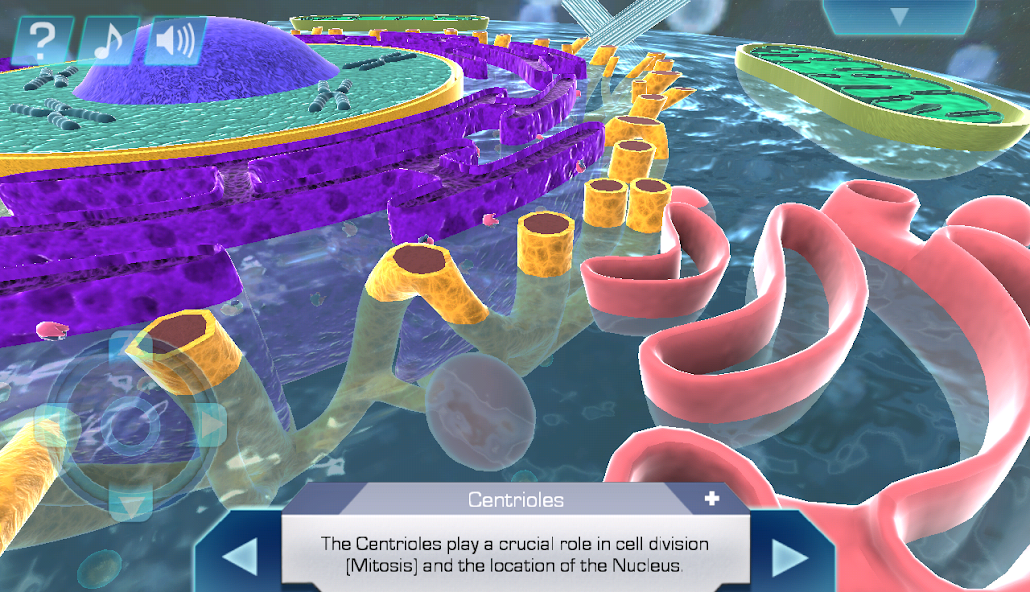Advance to the next organelle with right arrow
This screenshot has width=1030, height=592.
coord(790,557)
